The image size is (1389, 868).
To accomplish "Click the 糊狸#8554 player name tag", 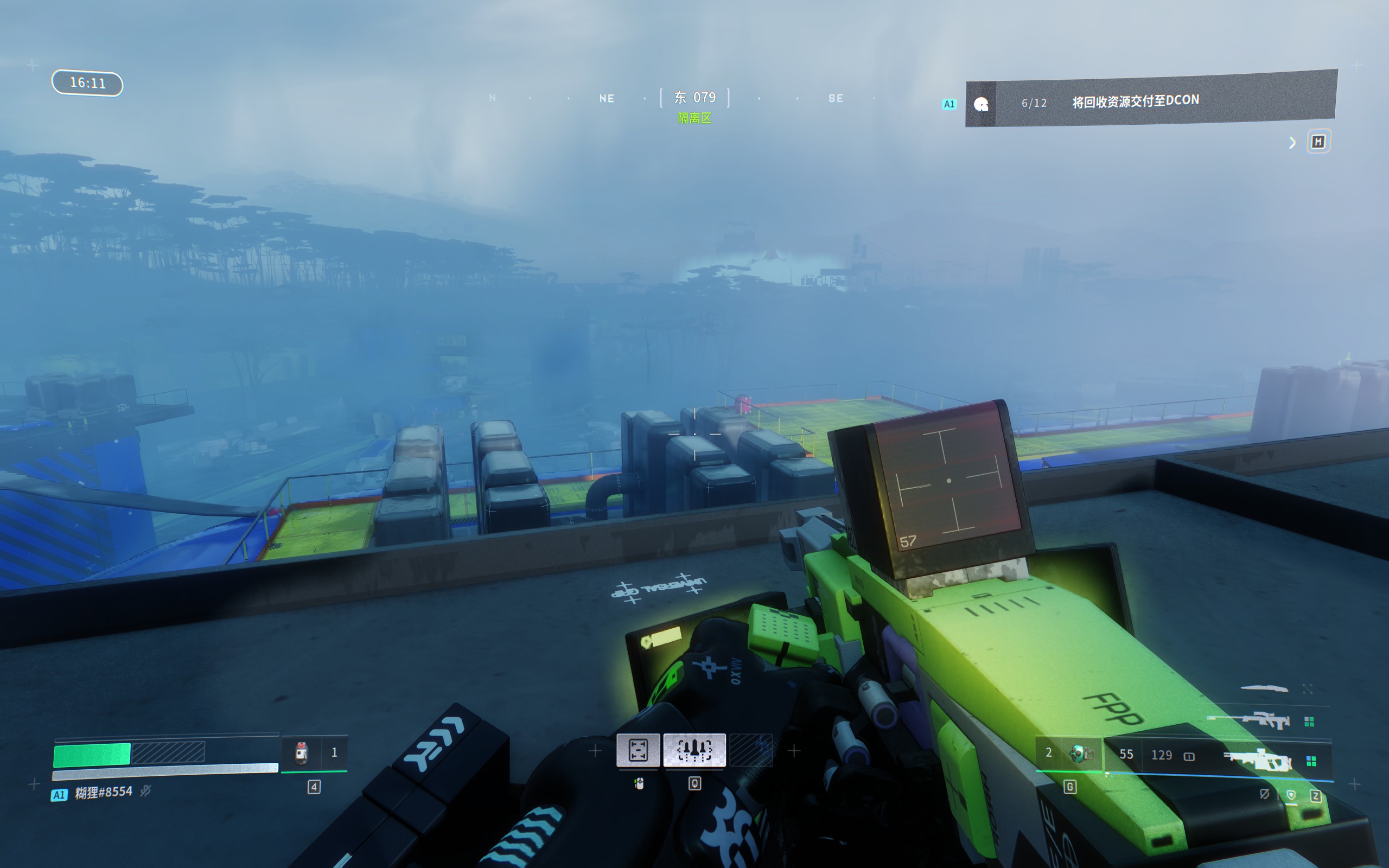I will (x=103, y=792).
